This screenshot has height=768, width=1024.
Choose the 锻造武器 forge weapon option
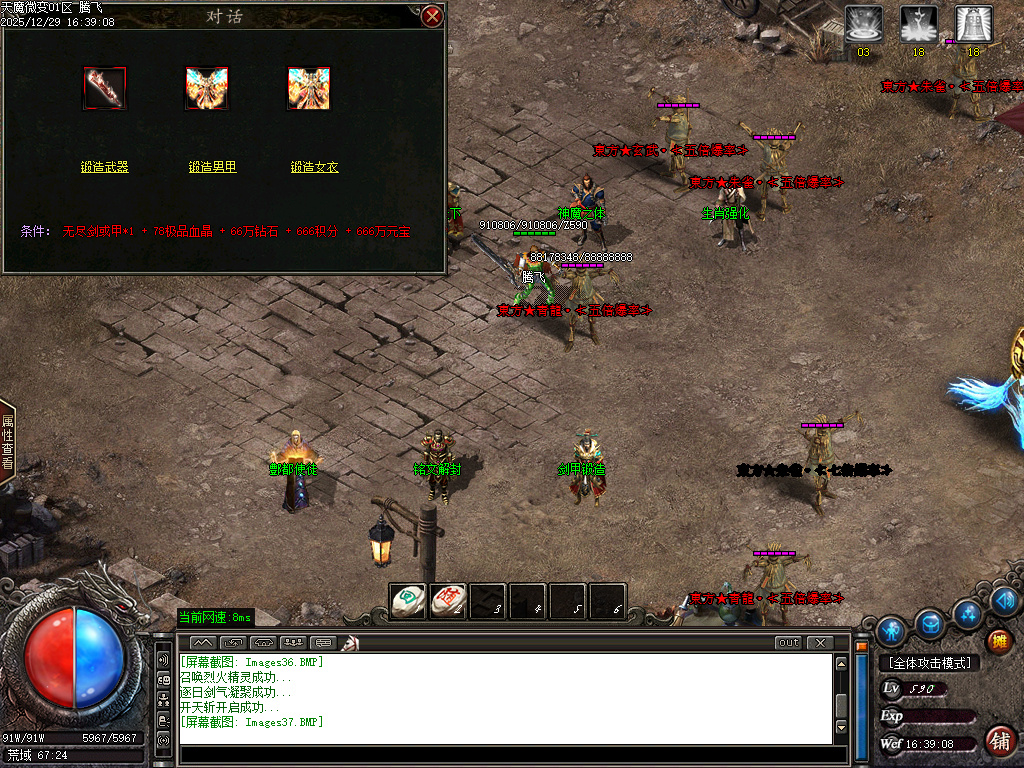[105, 167]
